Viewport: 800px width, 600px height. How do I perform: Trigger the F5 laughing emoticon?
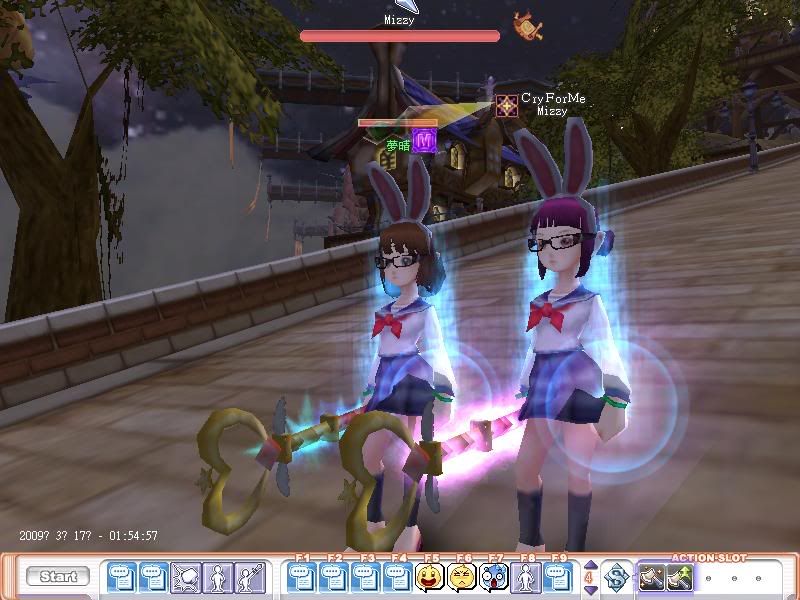[430, 577]
